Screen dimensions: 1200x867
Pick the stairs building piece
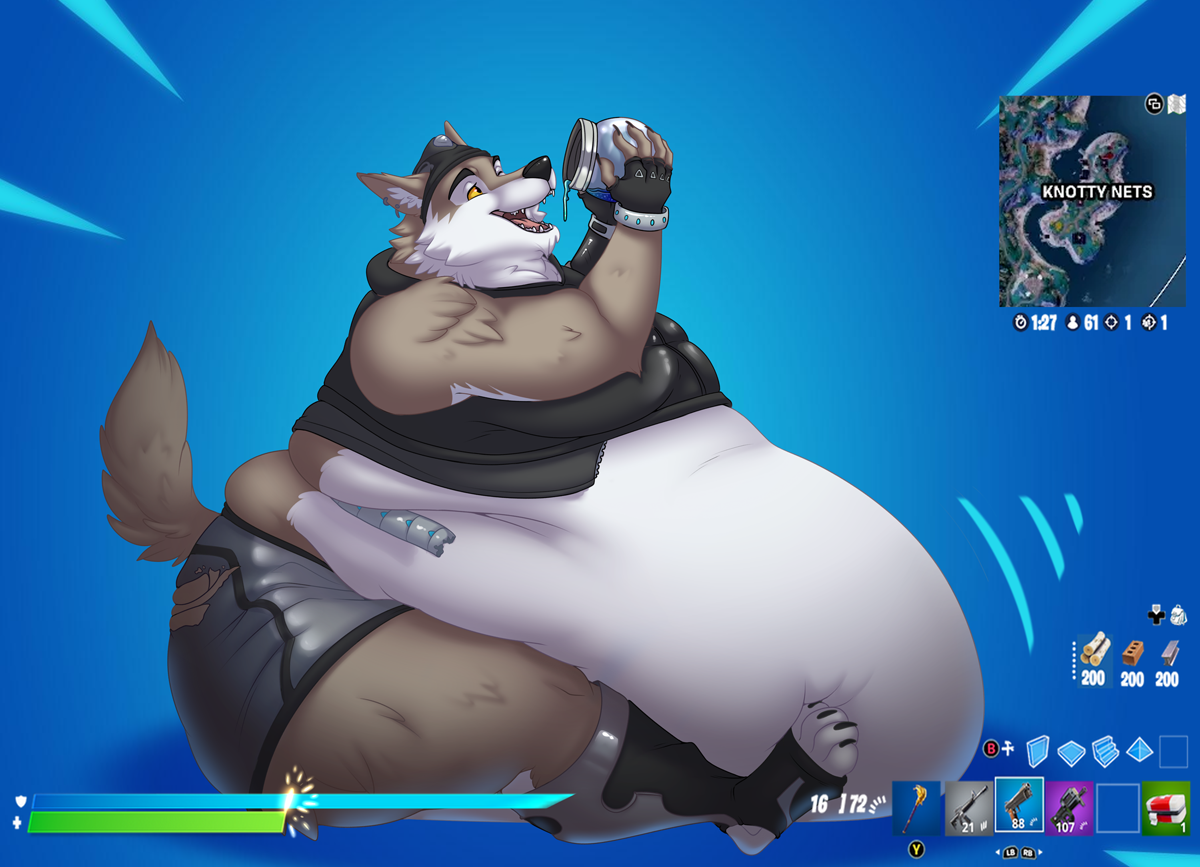(x=1105, y=751)
